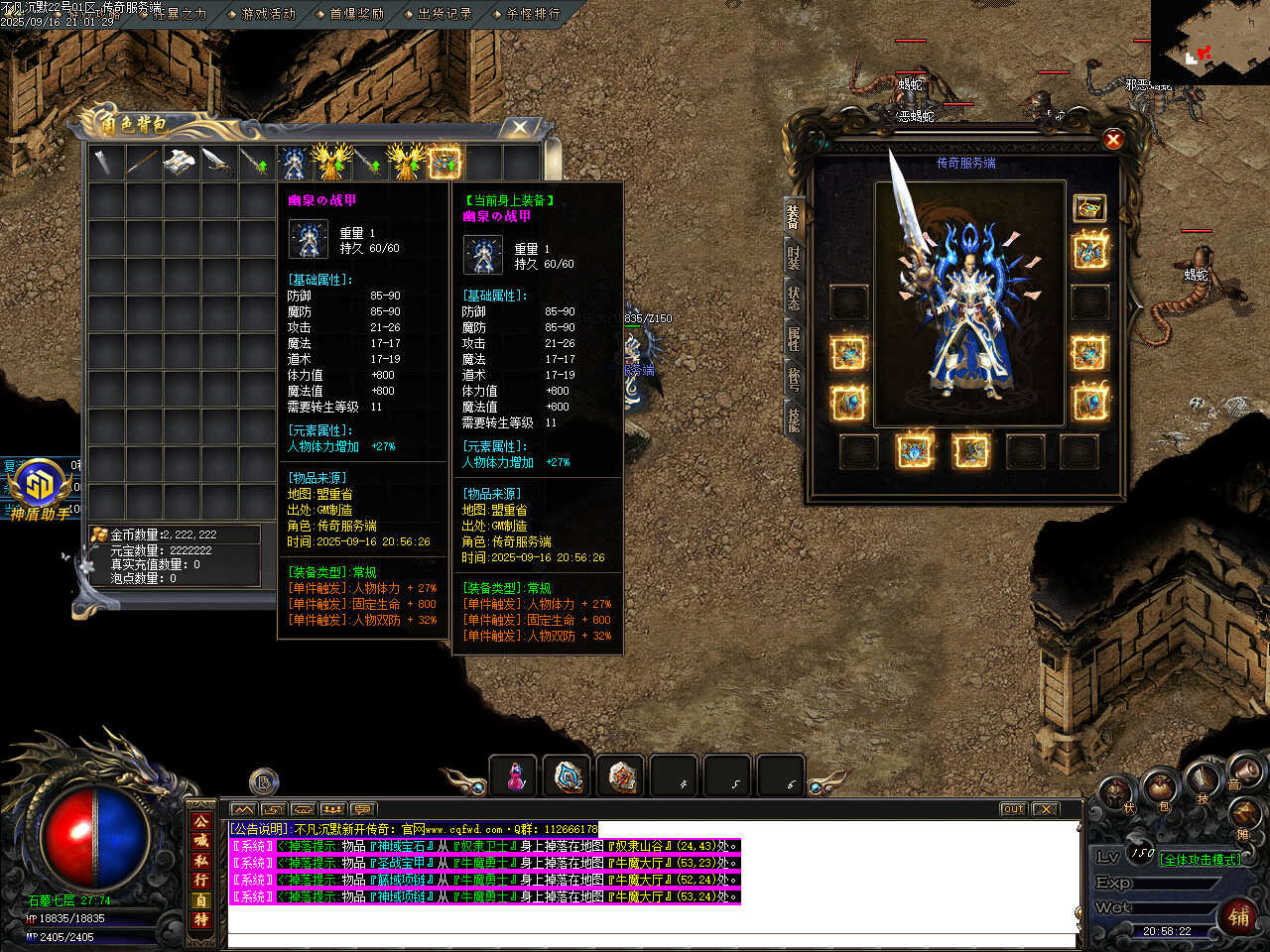This screenshot has height=952, width=1270.
Task: Close the character equipment panel
Action: (x=1112, y=140)
